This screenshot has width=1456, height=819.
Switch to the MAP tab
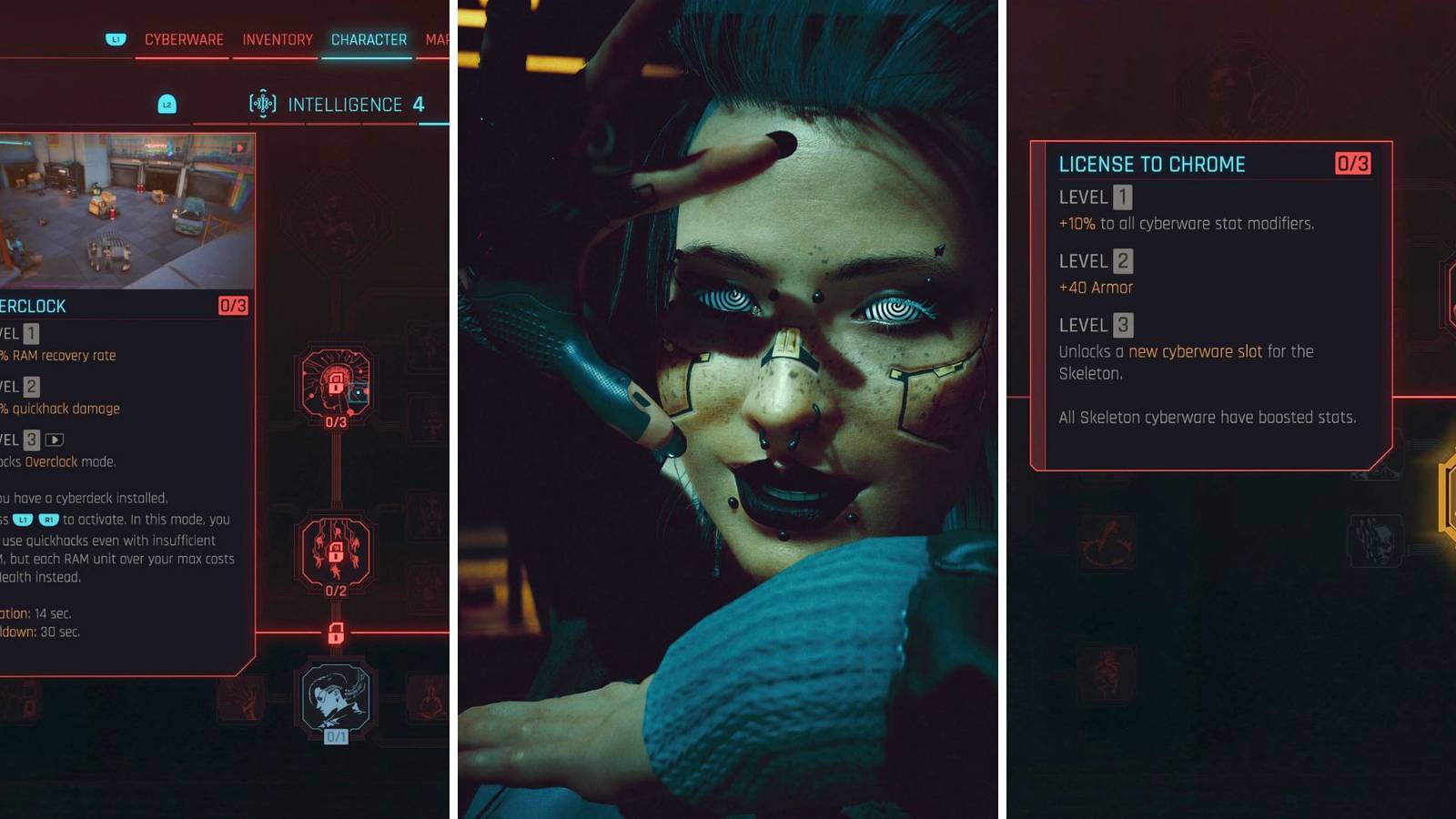click(435, 39)
